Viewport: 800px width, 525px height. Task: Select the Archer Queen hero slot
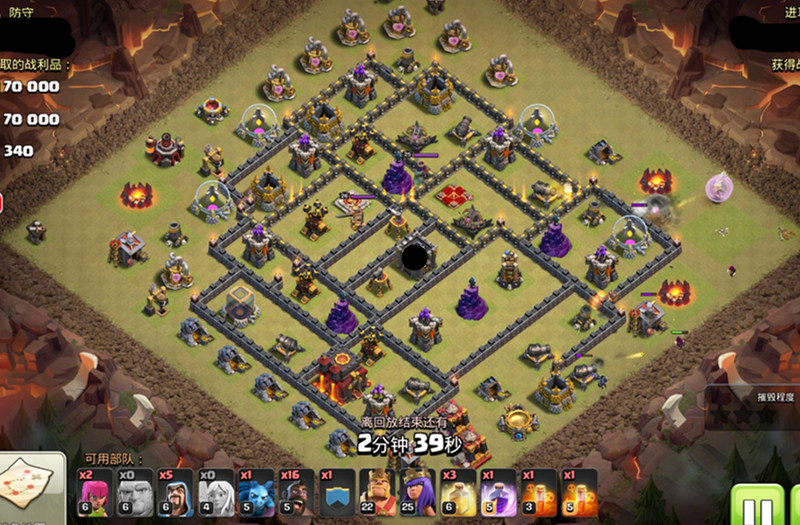[417, 492]
